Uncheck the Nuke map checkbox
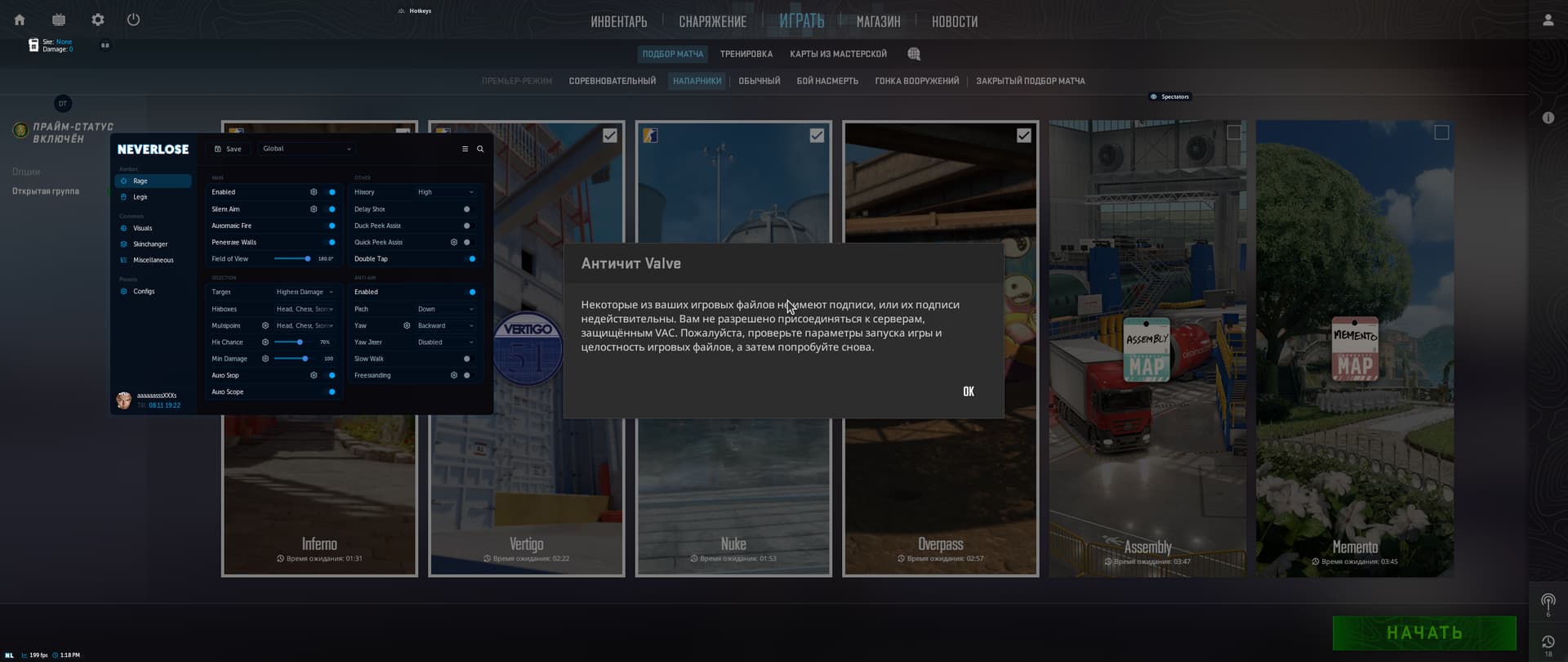Image resolution: width=1568 pixels, height=662 pixels. pyautogui.click(x=817, y=136)
